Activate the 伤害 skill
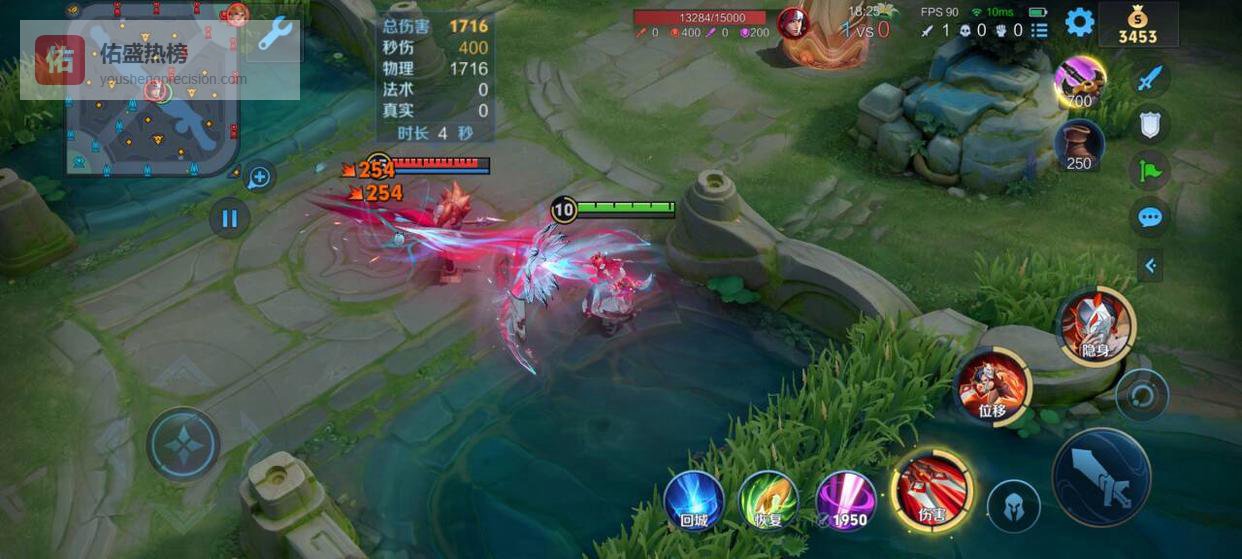The height and width of the screenshot is (559, 1242). coord(932,489)
